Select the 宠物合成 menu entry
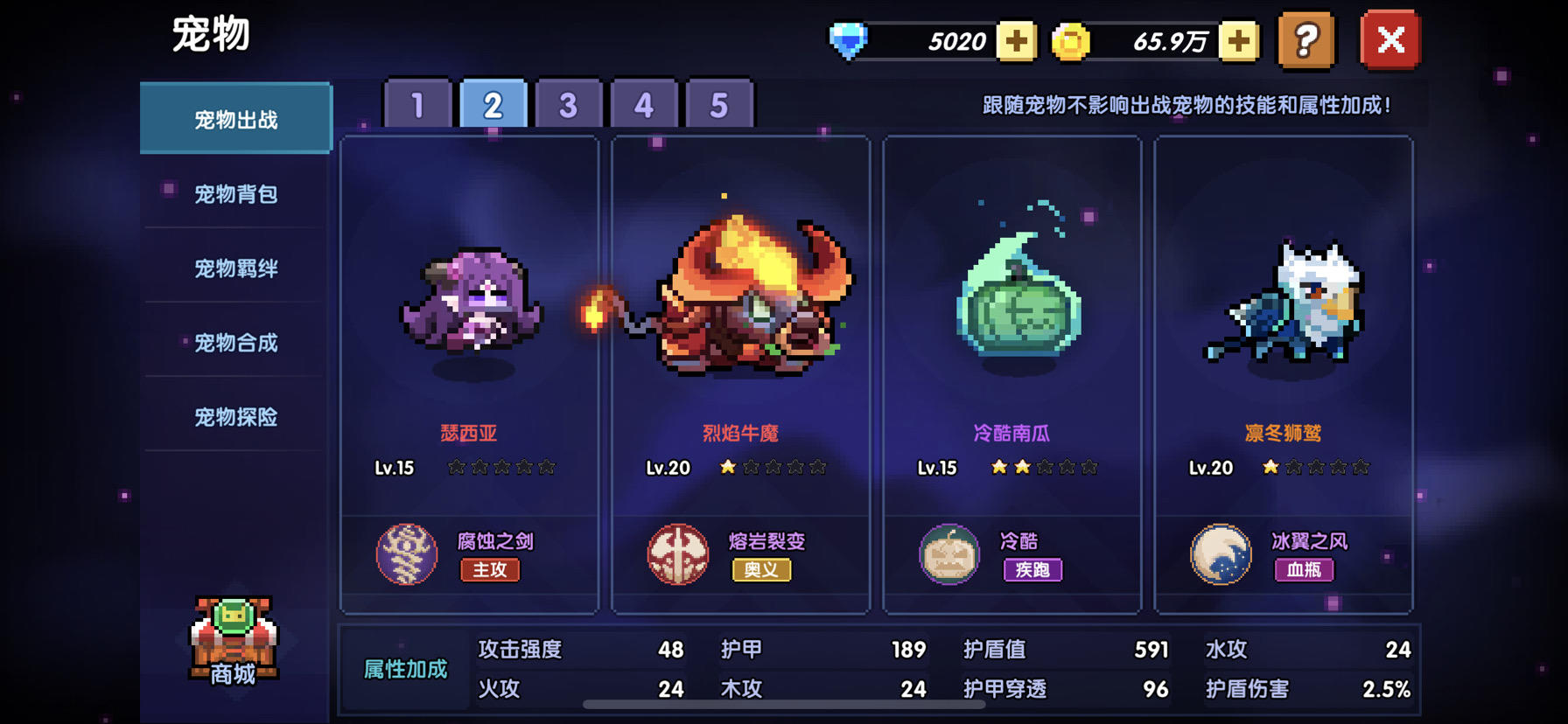Image resolution: width=1568 pixels, height=724 pixels. click(x=234, y=343)
